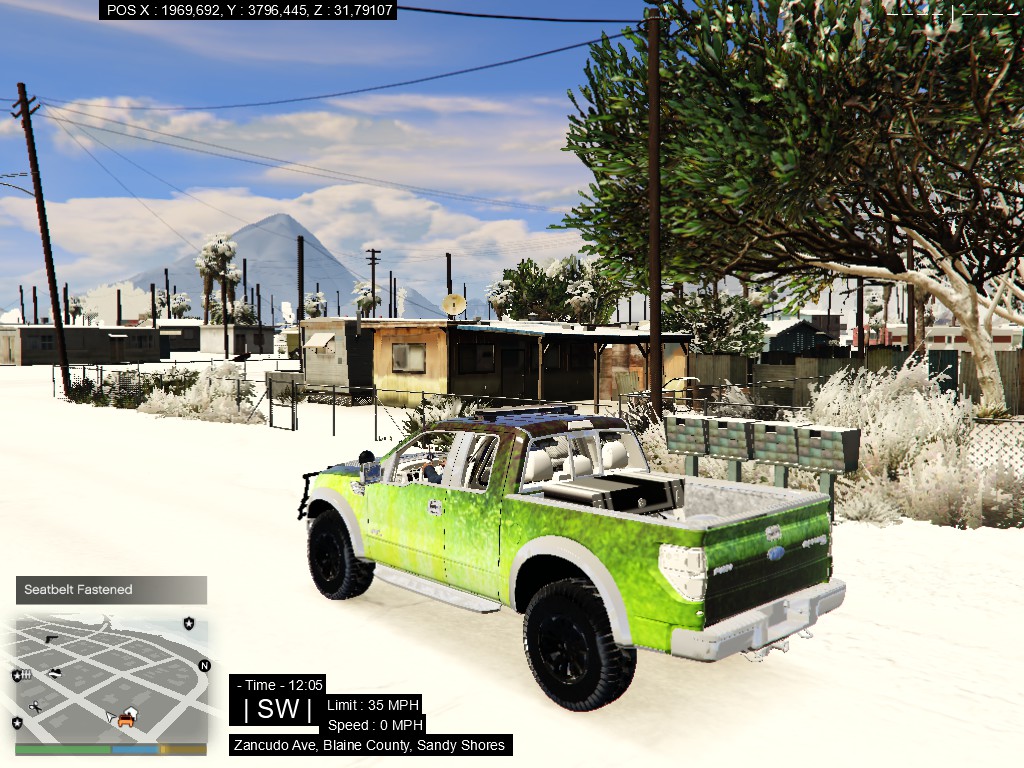Click the N north indicator on minimap
This screenshot has height=768, width=1024.
[x=204, y=665]
